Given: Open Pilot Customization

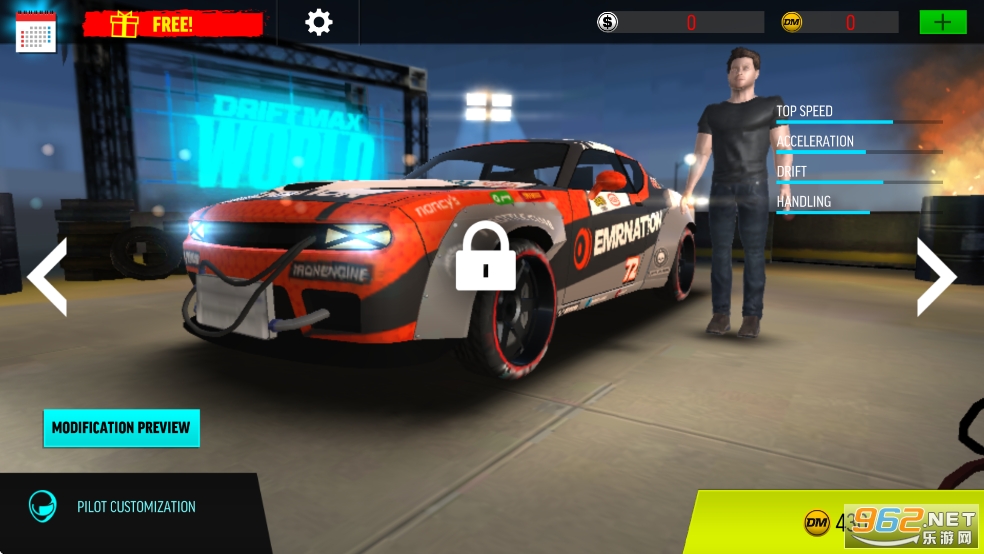Looking at the screenshot, I should (135, 507).
